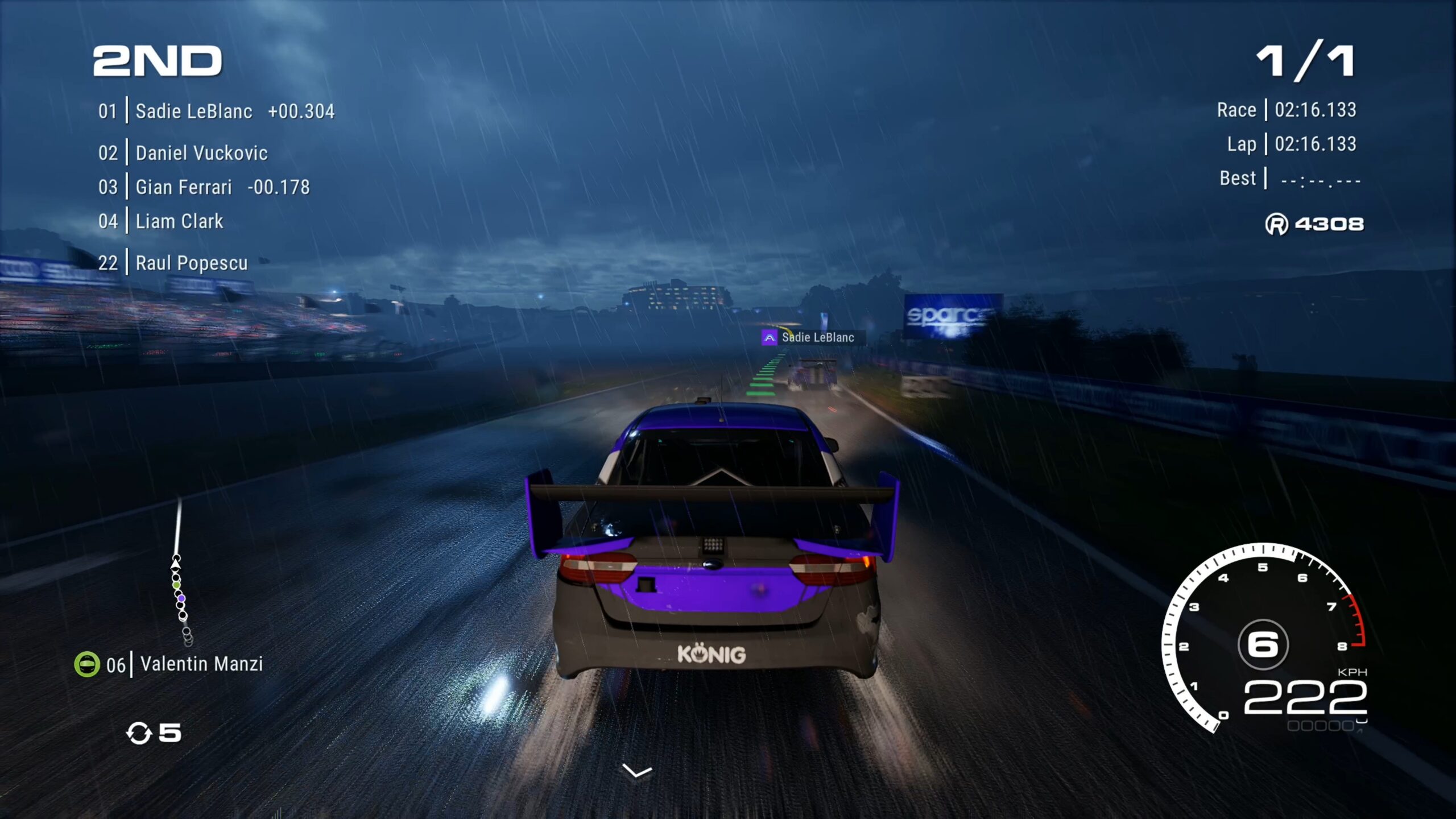Screen dimensions: 1456x819
Task: Click Liam Clark's row in the leaderboard
Action: point(179,221)
